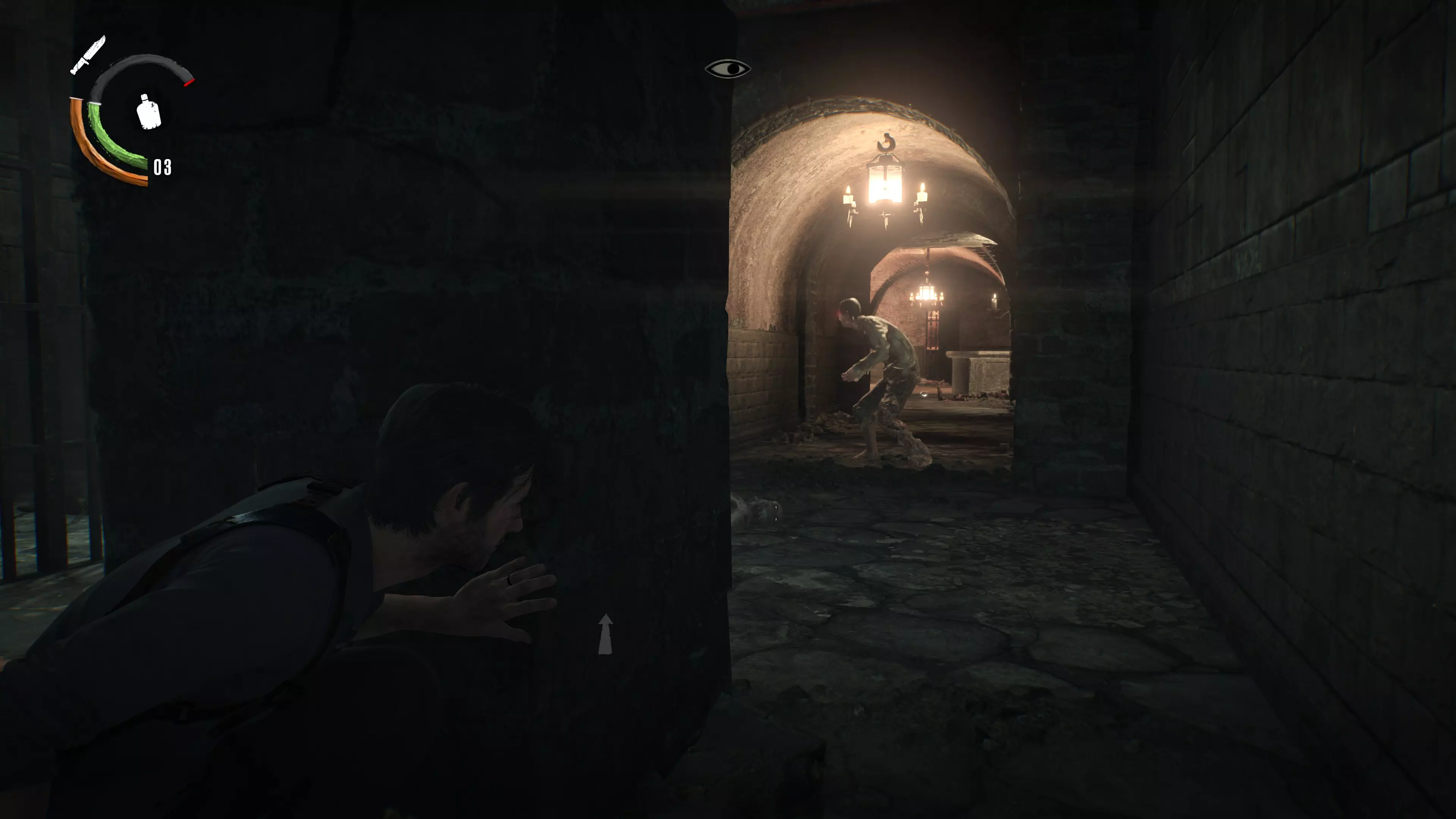Viewport: 1456px width, 819px height.
Task: Click the white bottle item icon
Action: pyautogui.click(x=149, y=111)
